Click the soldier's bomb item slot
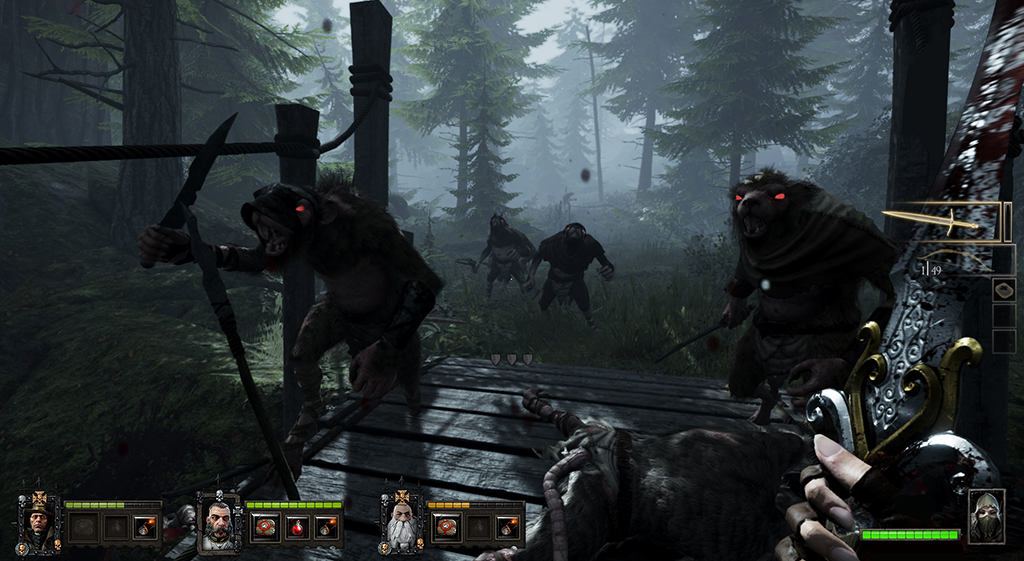 pos(326,527)
